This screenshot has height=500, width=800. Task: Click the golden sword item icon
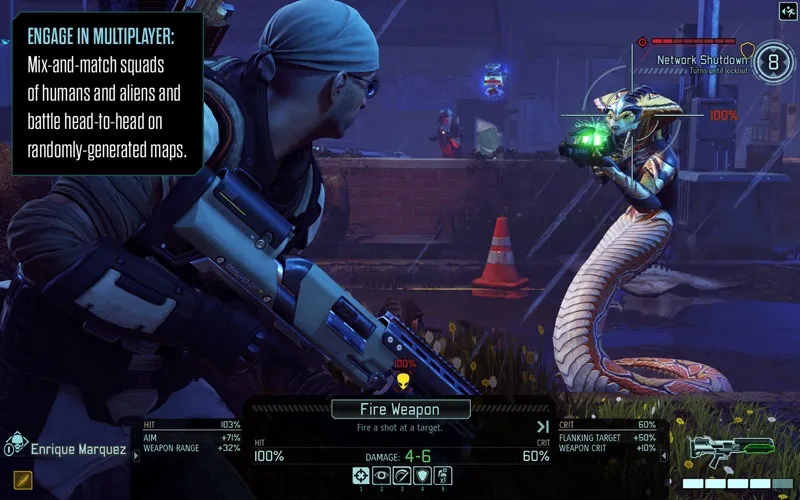click(22, 481)
